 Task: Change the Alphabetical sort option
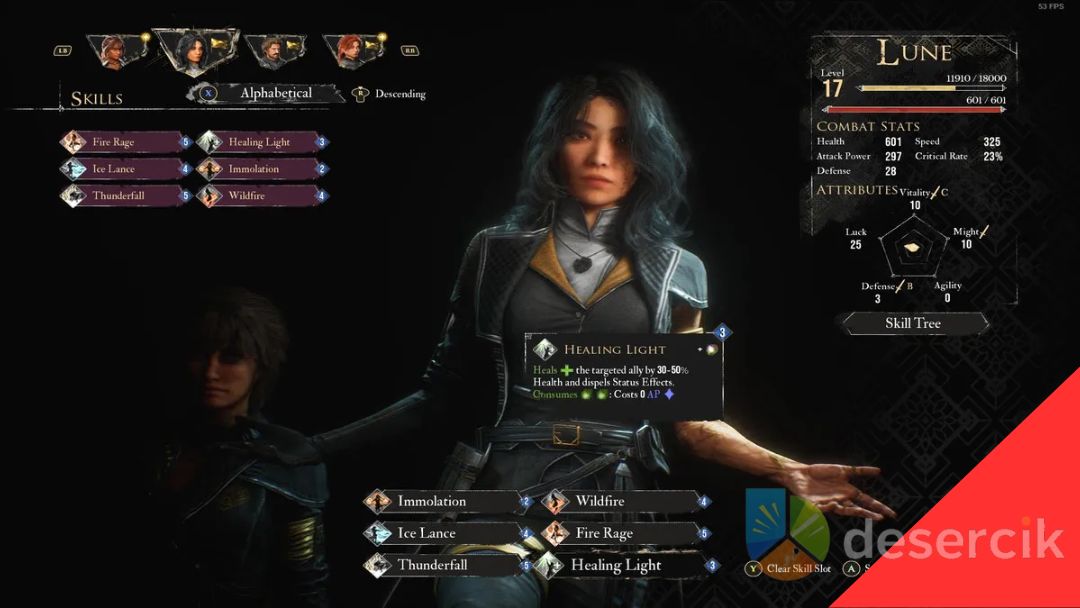pyautogui.click(x=275, y=93)
